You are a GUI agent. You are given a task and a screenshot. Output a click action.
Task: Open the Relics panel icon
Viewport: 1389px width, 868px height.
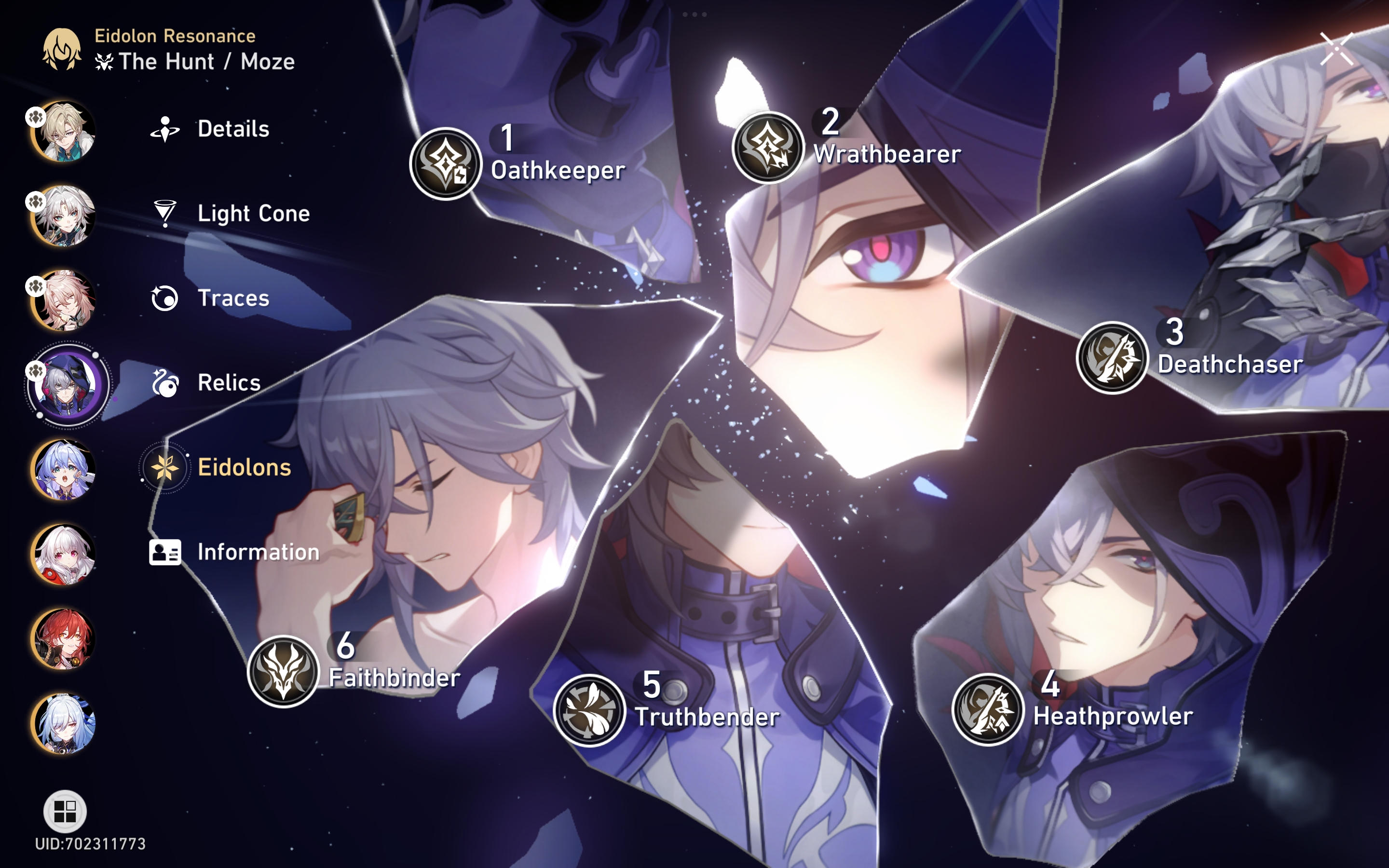165,382
